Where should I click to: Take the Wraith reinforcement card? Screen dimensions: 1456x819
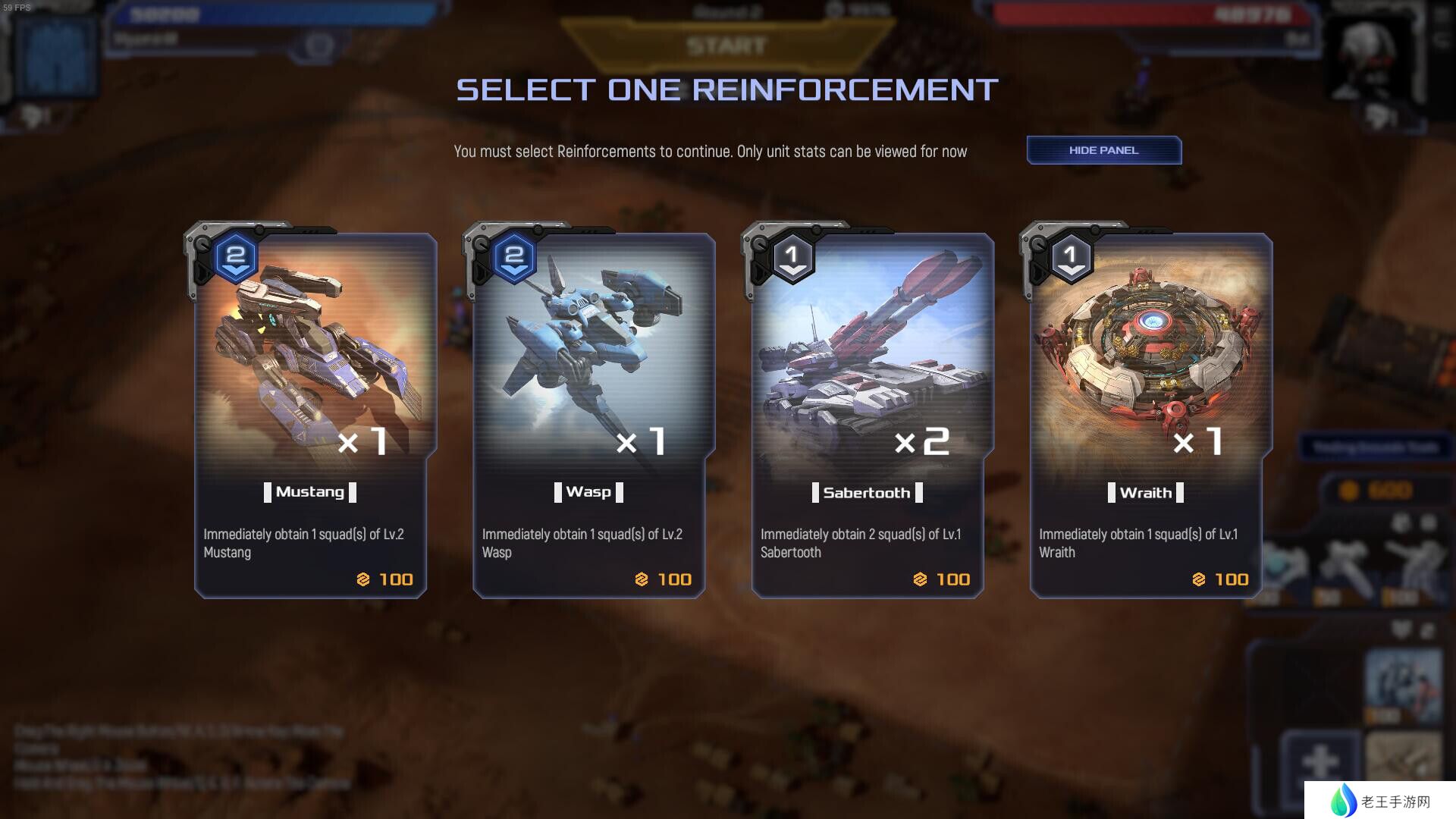point(1146,413)
